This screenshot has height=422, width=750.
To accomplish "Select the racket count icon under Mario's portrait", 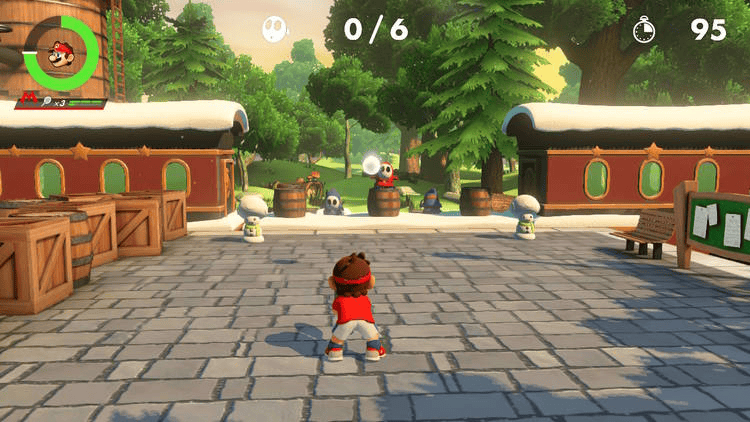I will pyautogui.click(x=47, y=102).
